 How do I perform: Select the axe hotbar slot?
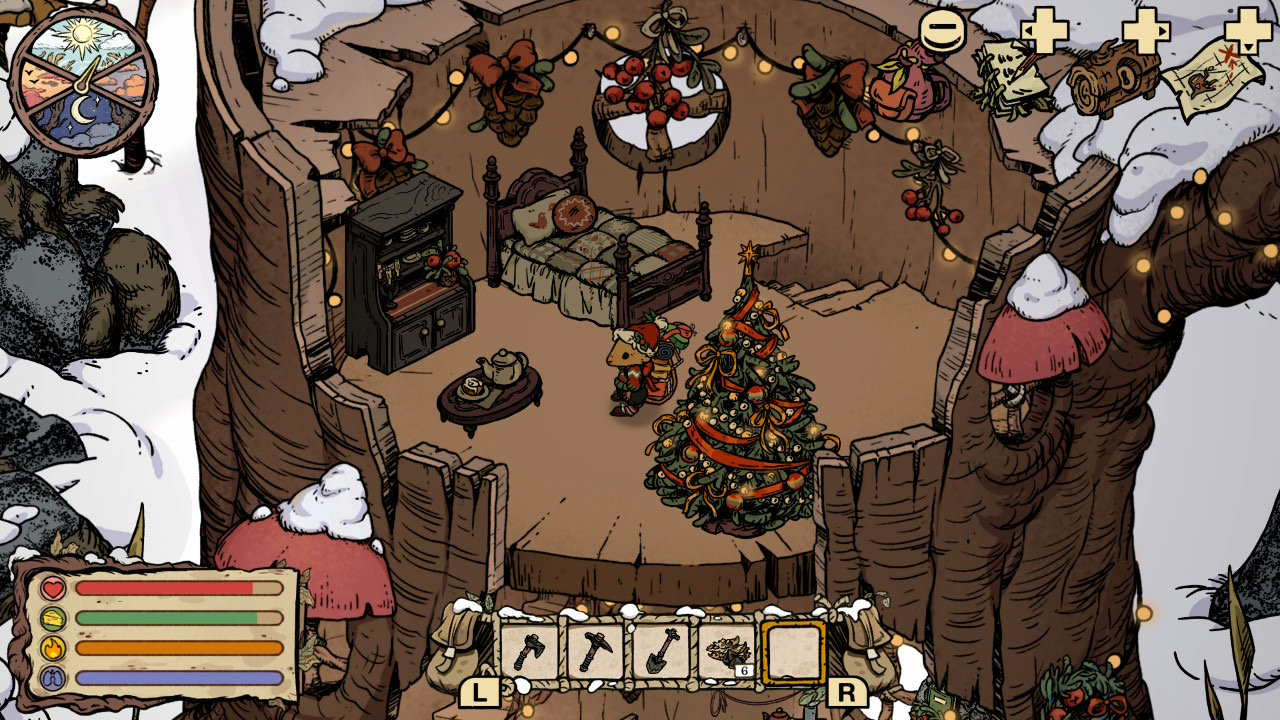click(528, 653)
